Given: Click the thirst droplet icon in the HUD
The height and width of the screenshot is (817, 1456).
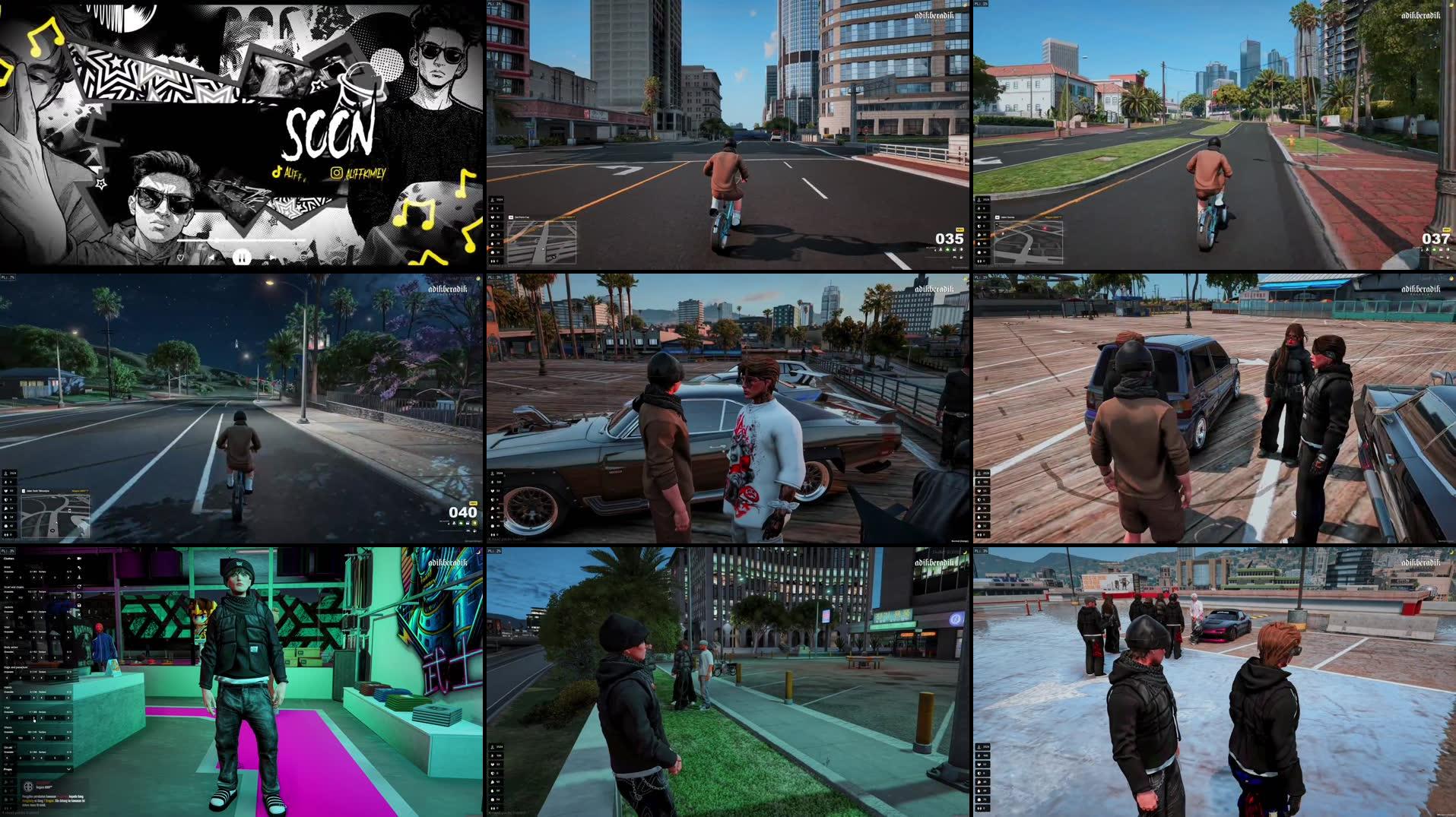Looking at the screenshot, I should 6,517.
